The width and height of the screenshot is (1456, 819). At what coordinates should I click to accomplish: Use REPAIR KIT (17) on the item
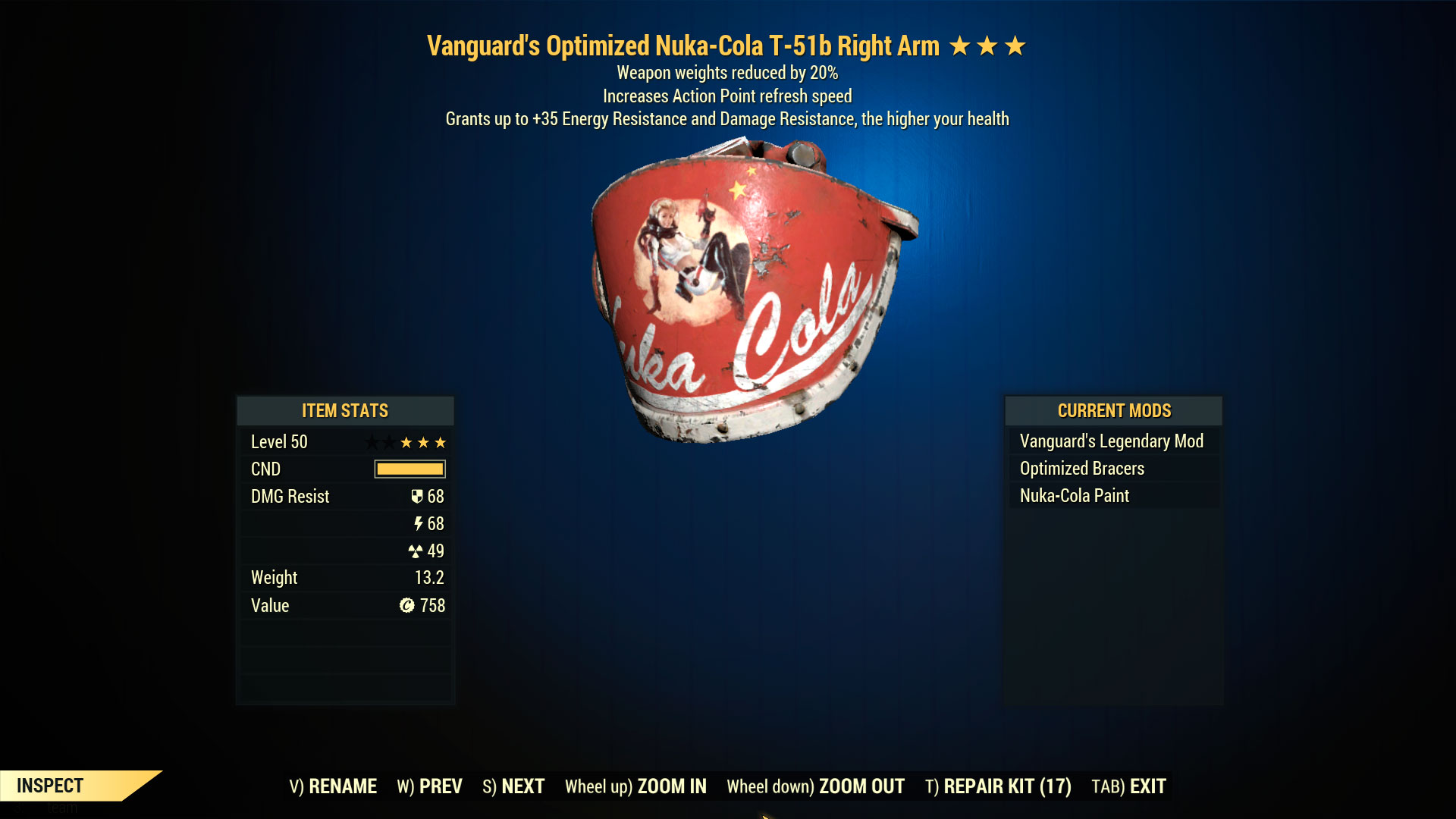998,786
